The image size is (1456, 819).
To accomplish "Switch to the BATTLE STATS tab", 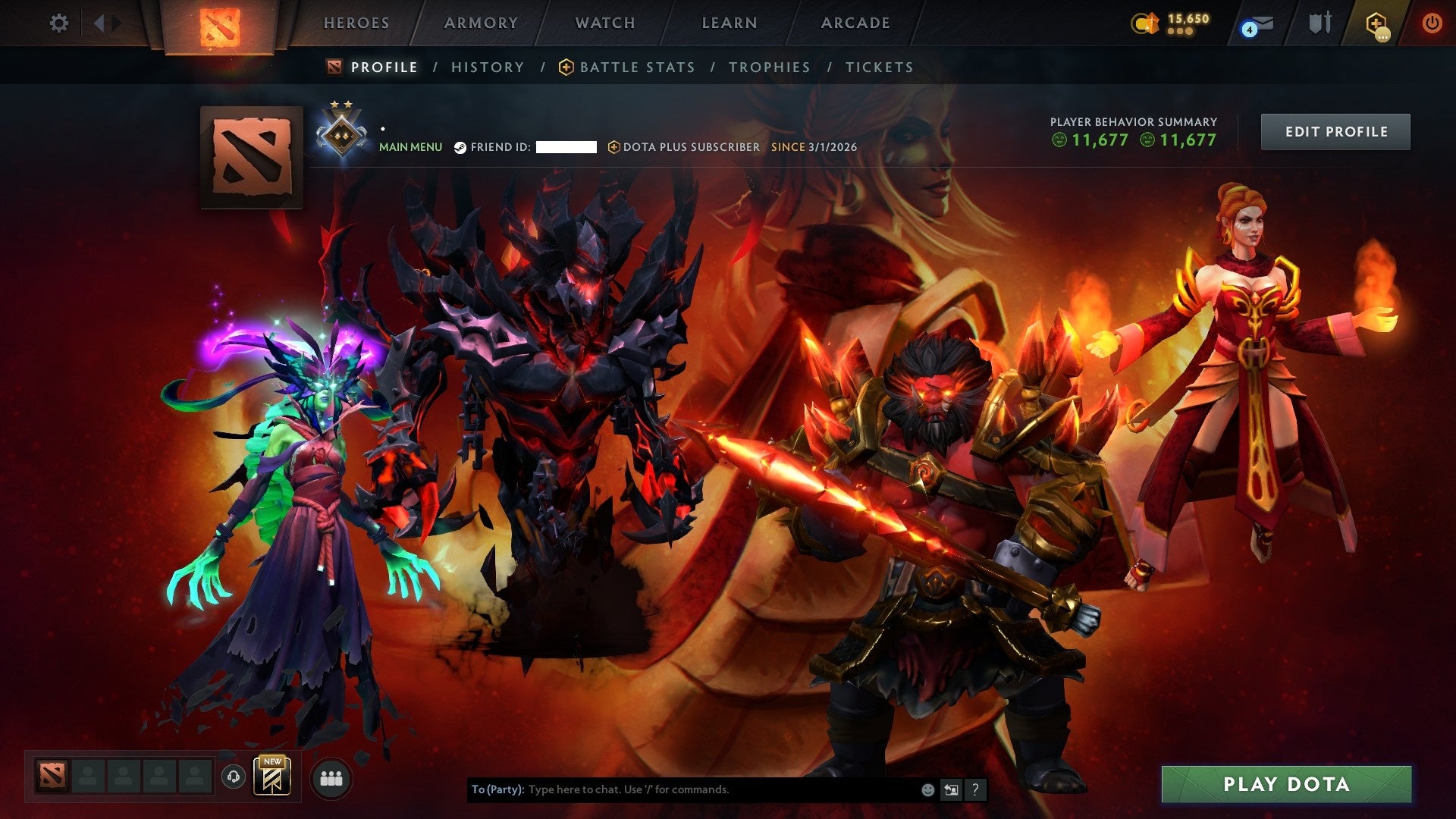I will point(635,67).
